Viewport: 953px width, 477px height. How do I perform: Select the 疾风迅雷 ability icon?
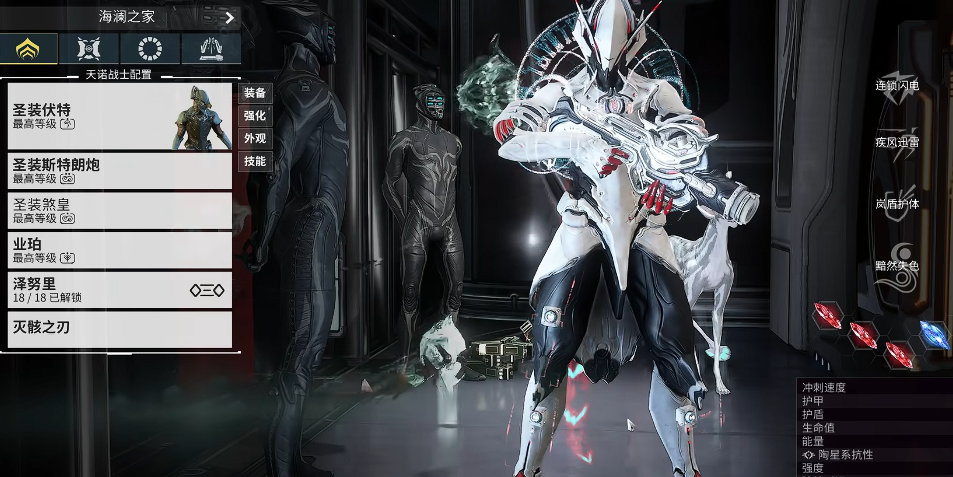click(897, 143)
